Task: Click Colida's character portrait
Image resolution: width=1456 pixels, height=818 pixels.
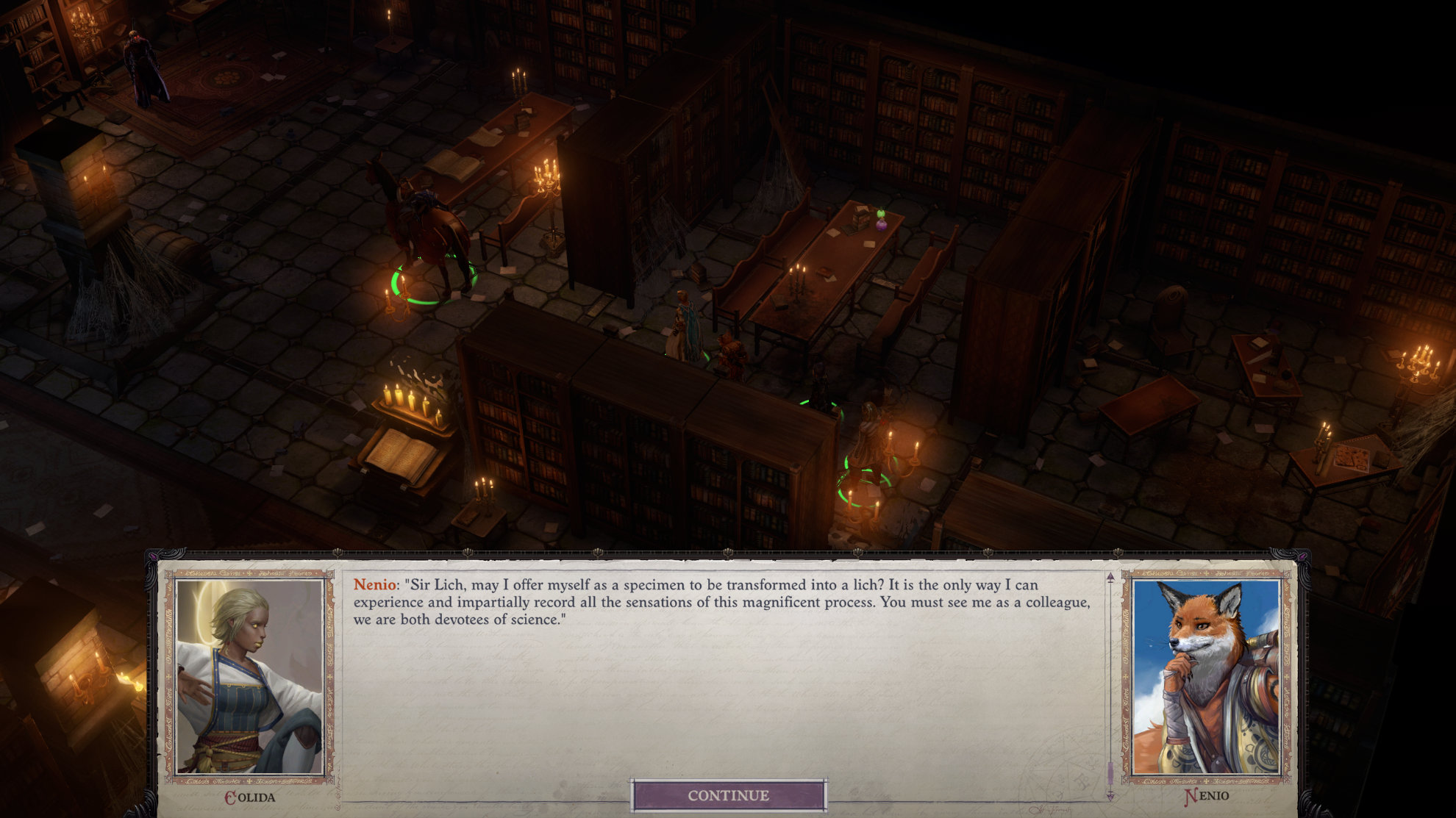Action: [x=250, y=676]
